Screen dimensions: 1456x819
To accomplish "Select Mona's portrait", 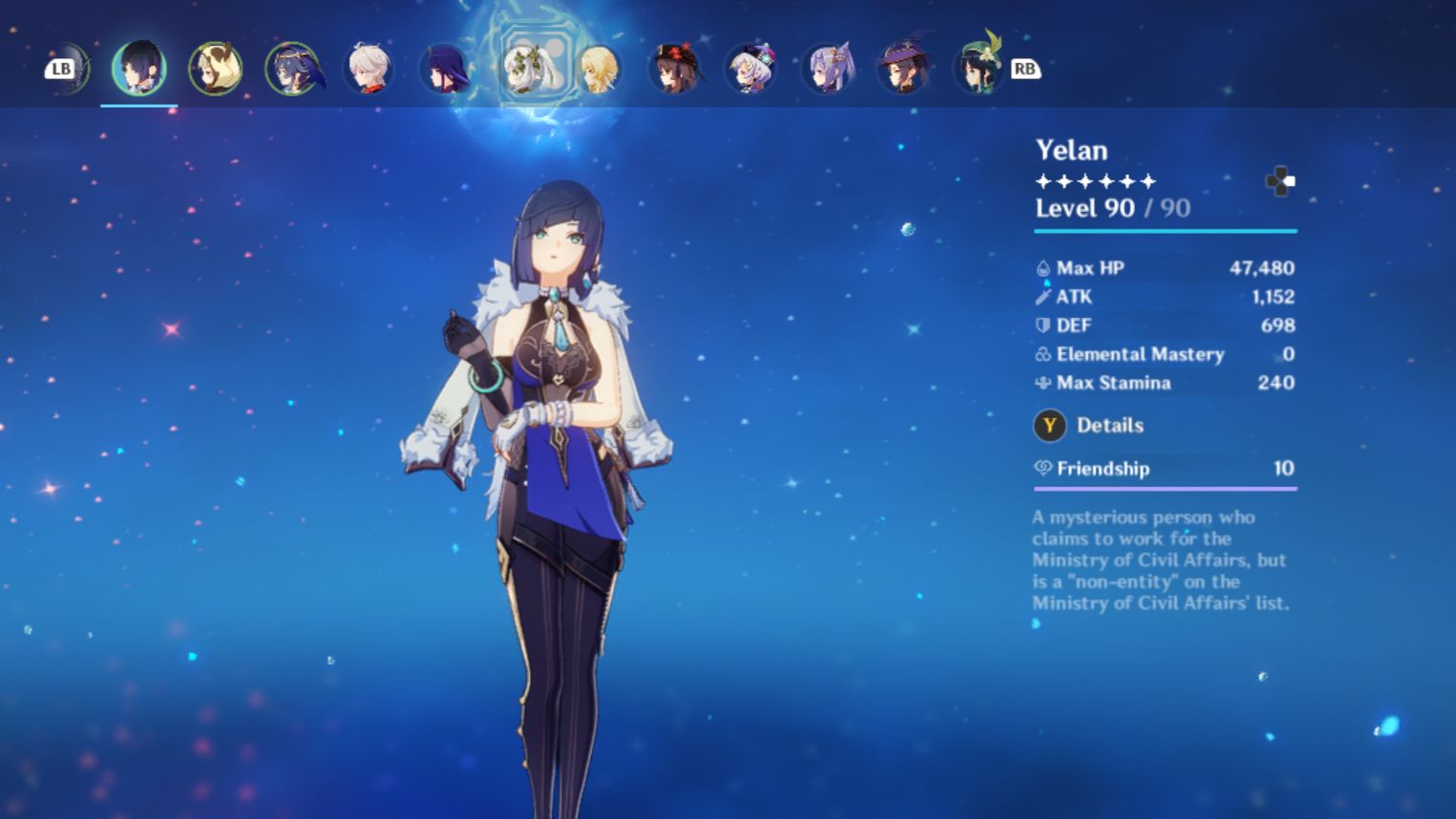I will pos(901,67).
